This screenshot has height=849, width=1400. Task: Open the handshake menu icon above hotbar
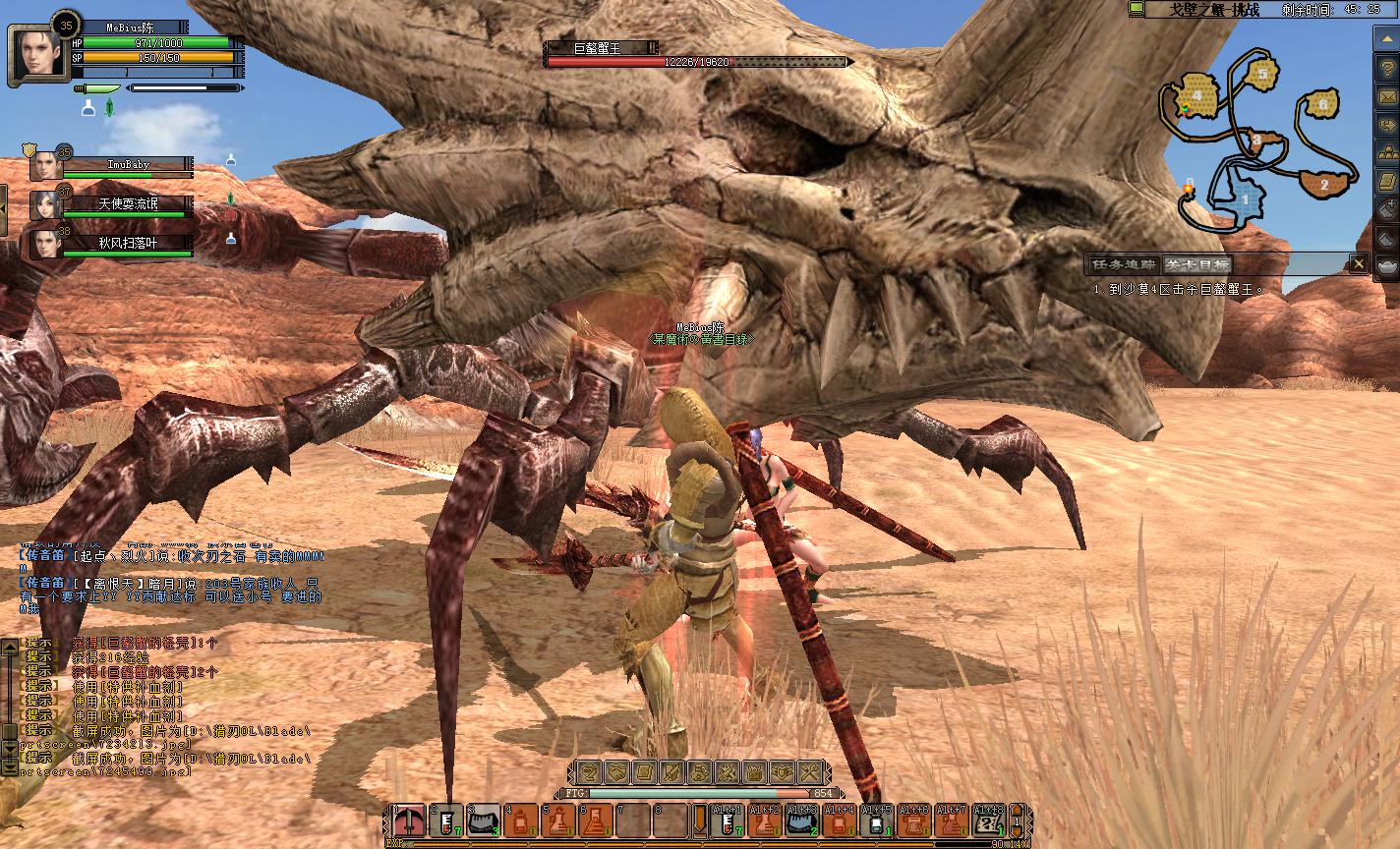615,772
